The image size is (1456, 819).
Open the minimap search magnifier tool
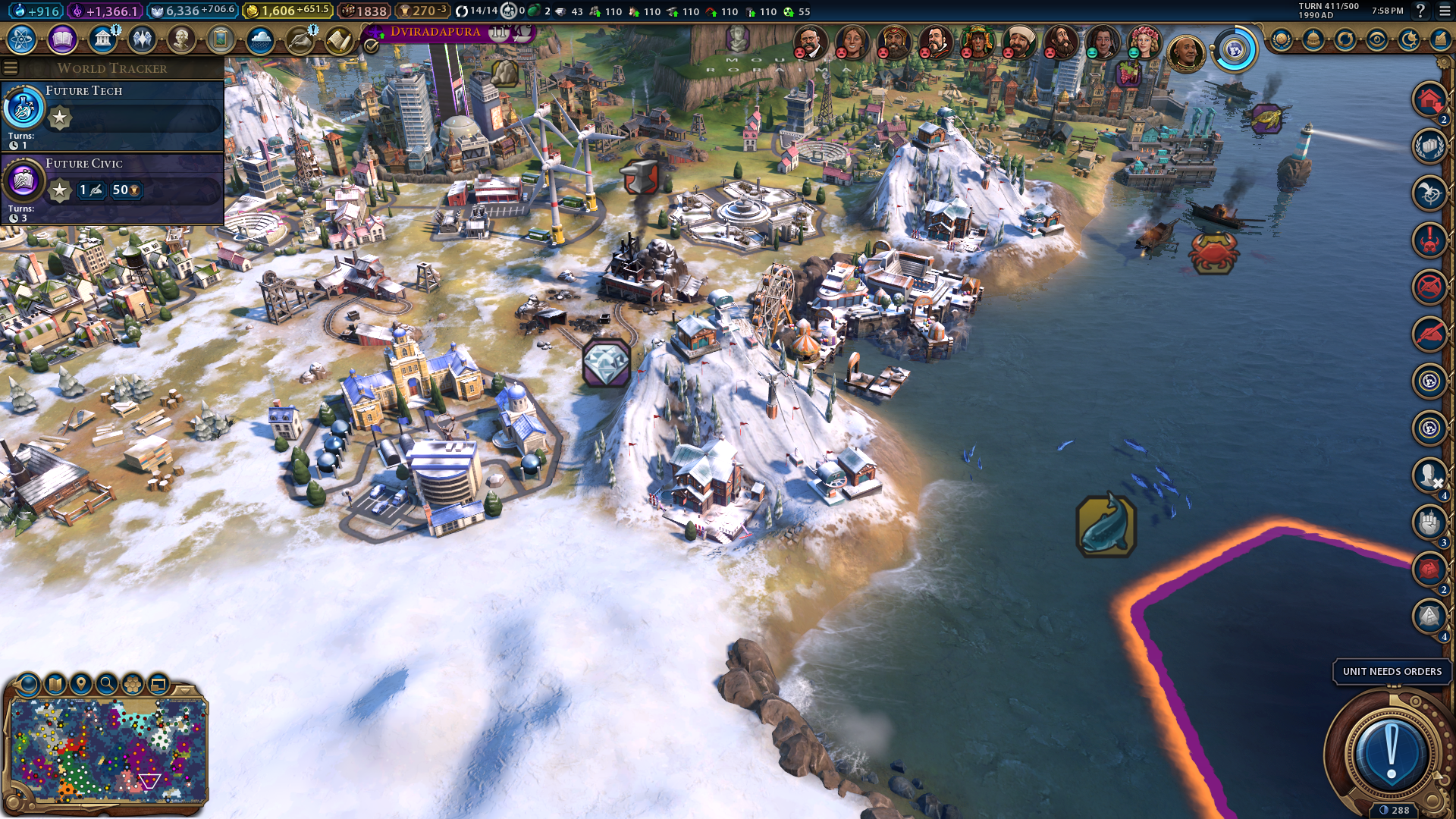coord(107,684)
